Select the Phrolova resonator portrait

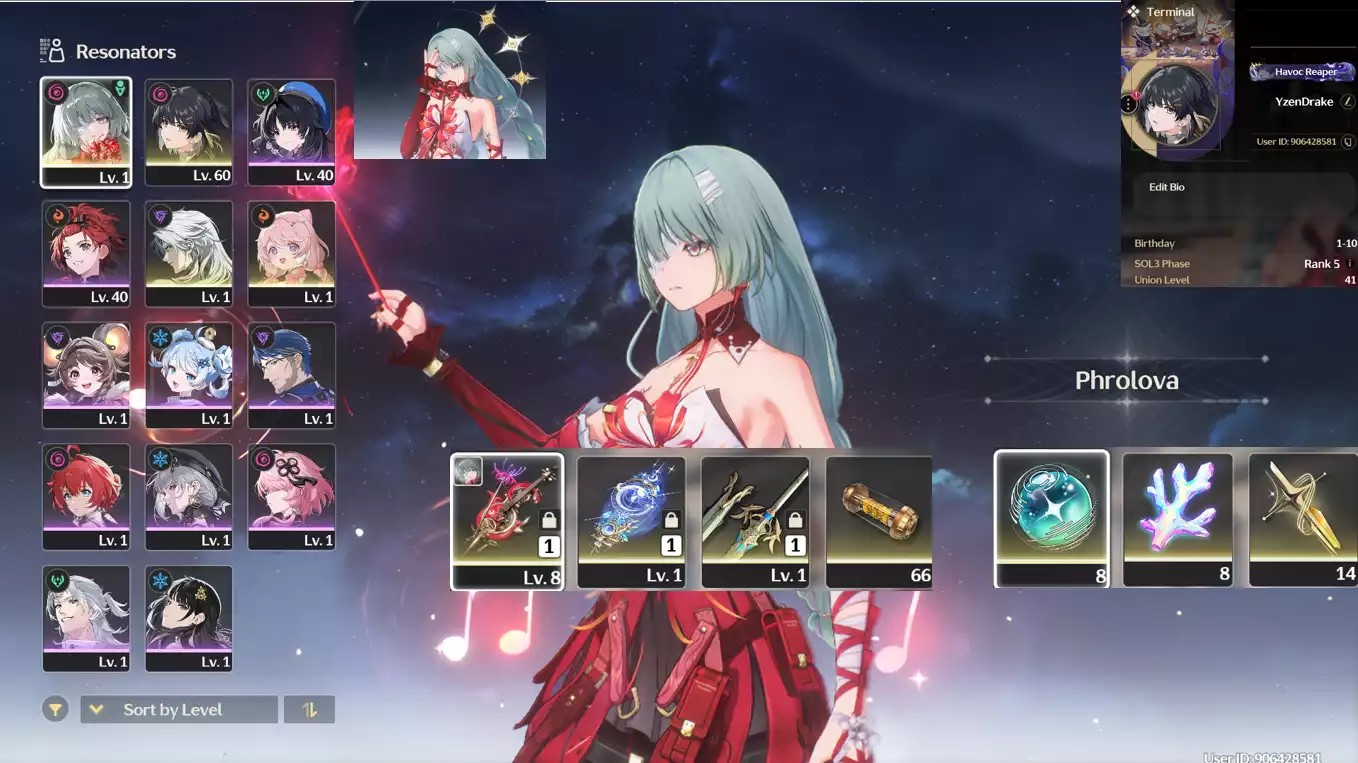coord(86,132)
